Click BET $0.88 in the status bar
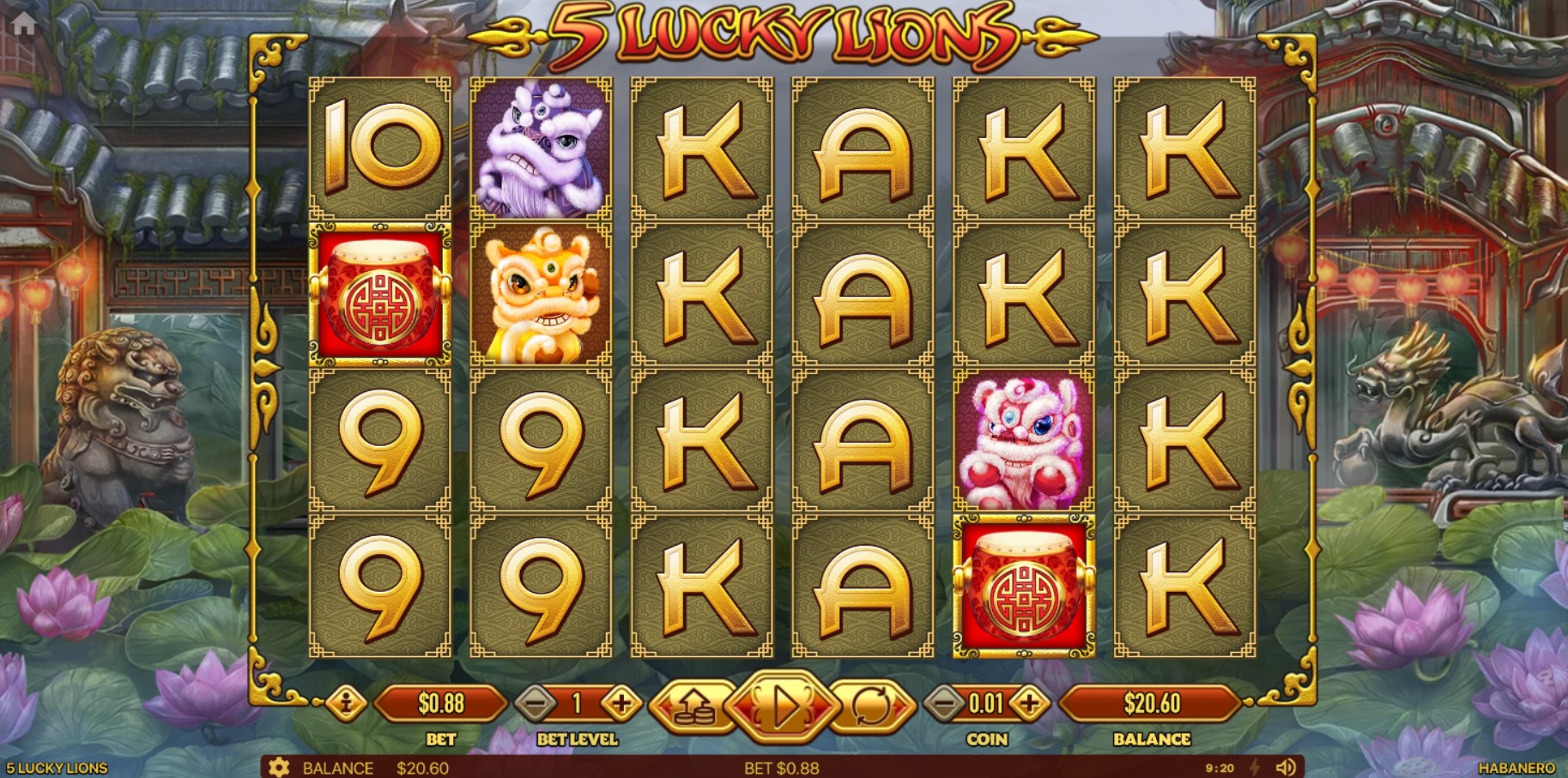The width and height of the screenshot is (1568, 778). pos(784,767)
